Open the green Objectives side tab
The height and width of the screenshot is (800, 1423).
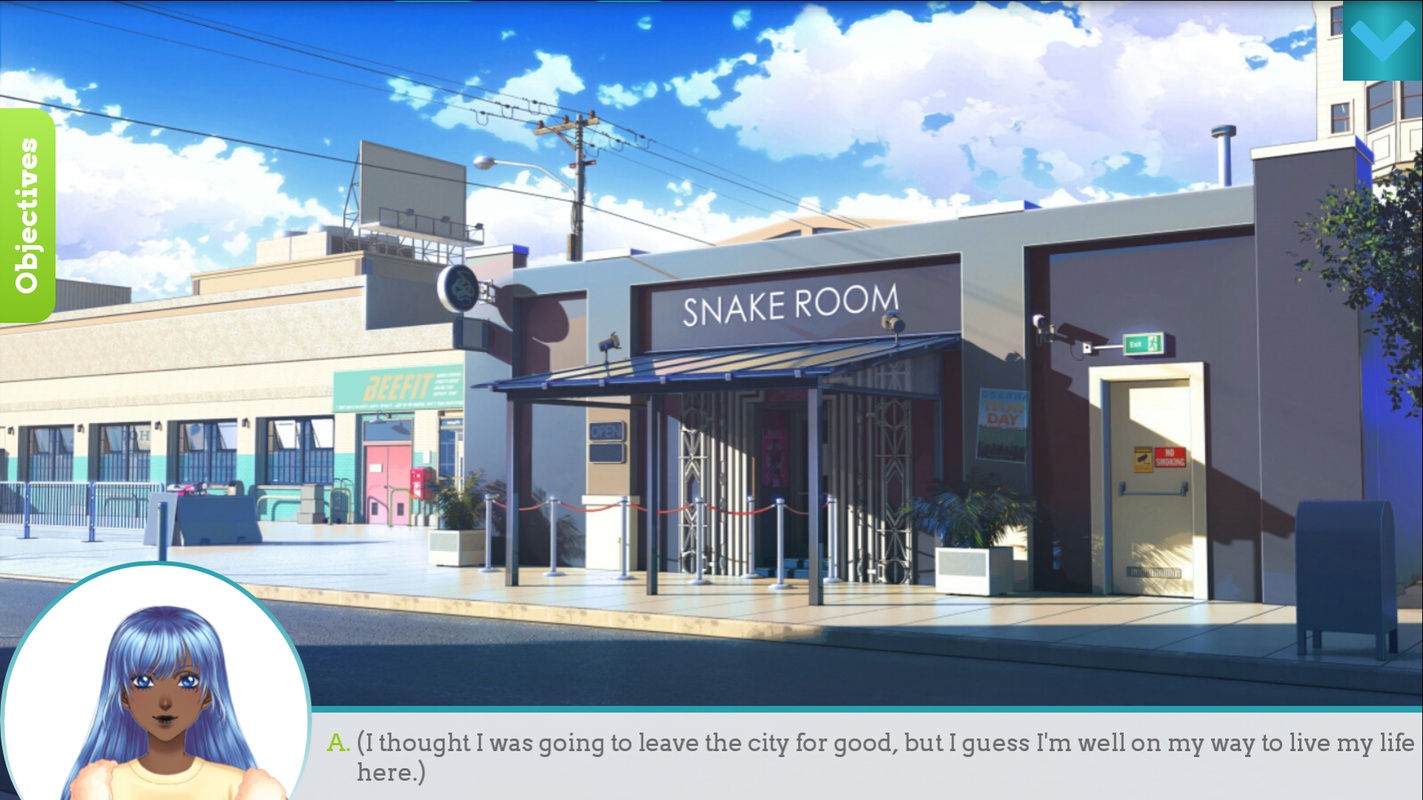(27, 216)
